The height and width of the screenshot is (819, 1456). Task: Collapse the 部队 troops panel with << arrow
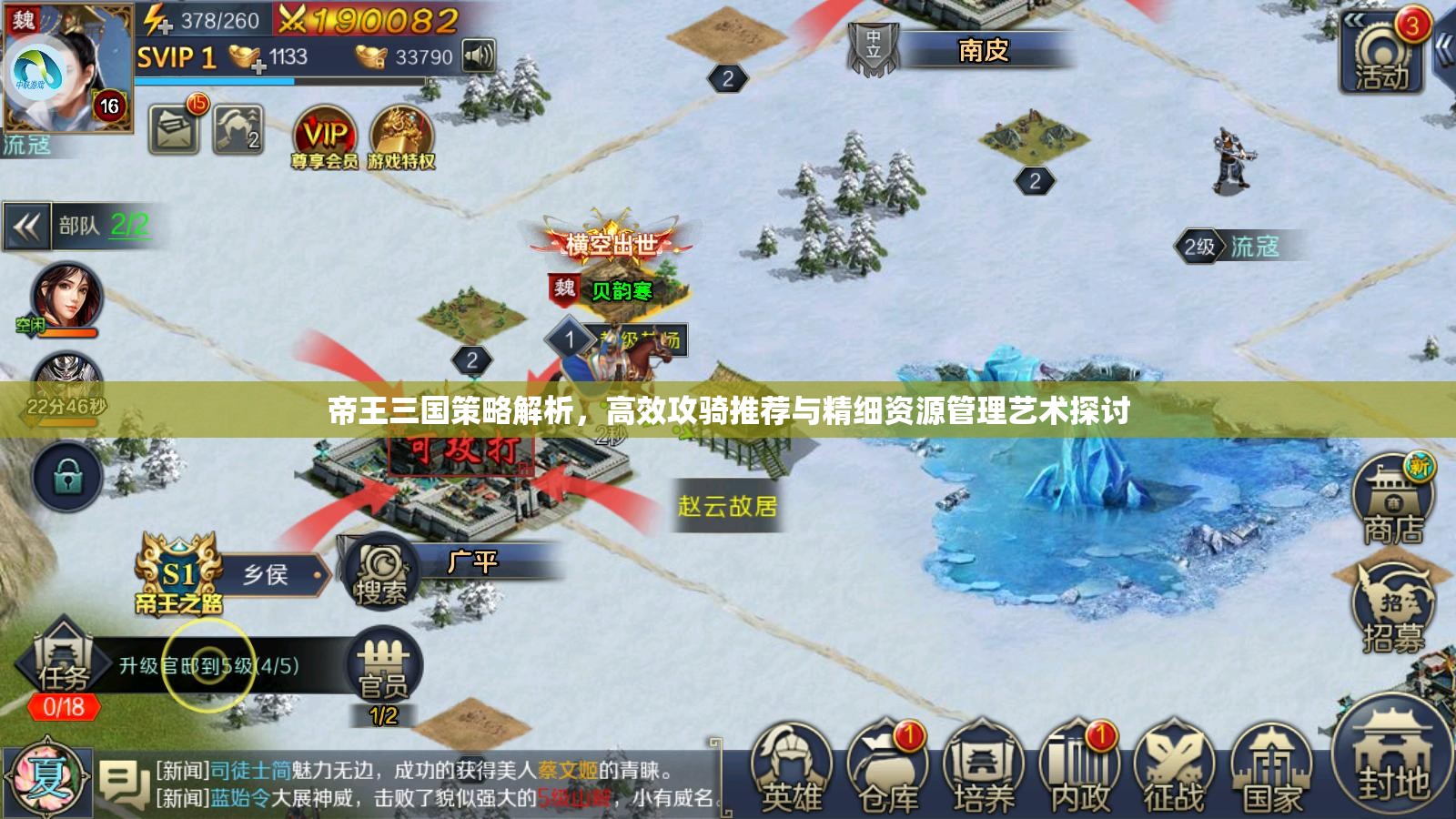[x=26, y=225]
